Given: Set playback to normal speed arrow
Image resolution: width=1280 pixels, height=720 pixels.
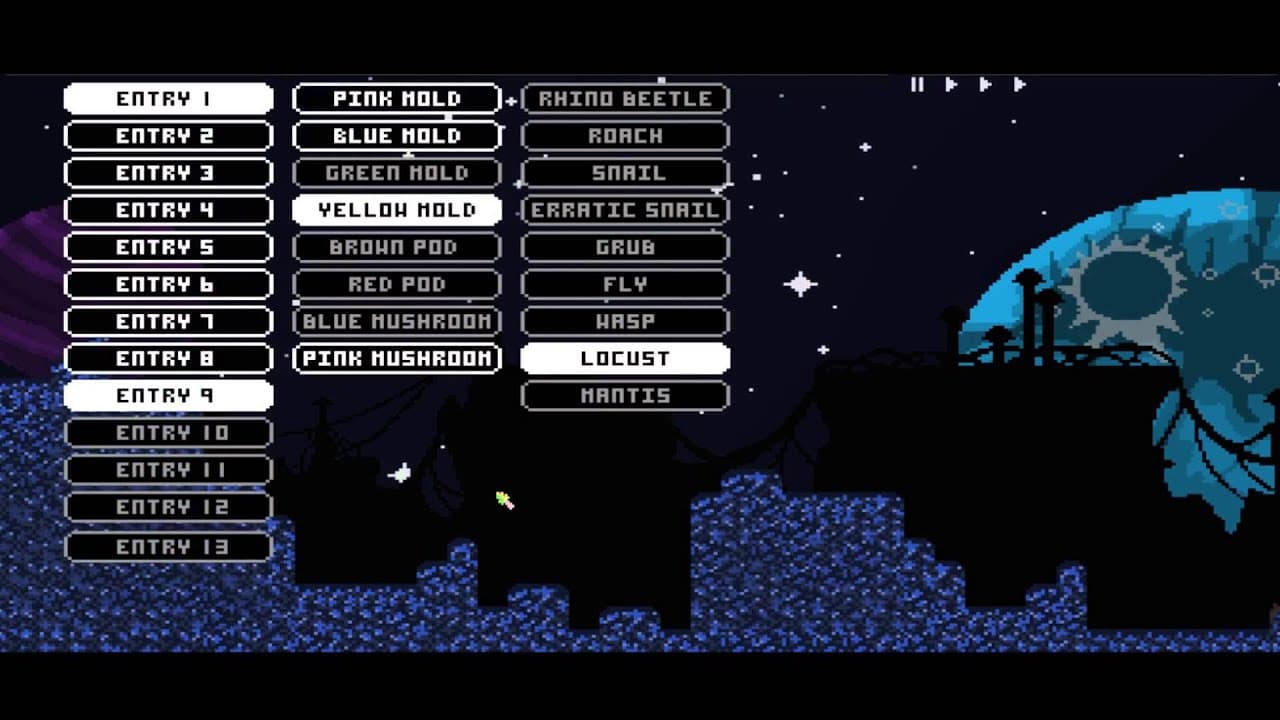Looking at the screenshot, I should (x=950, y=84).
